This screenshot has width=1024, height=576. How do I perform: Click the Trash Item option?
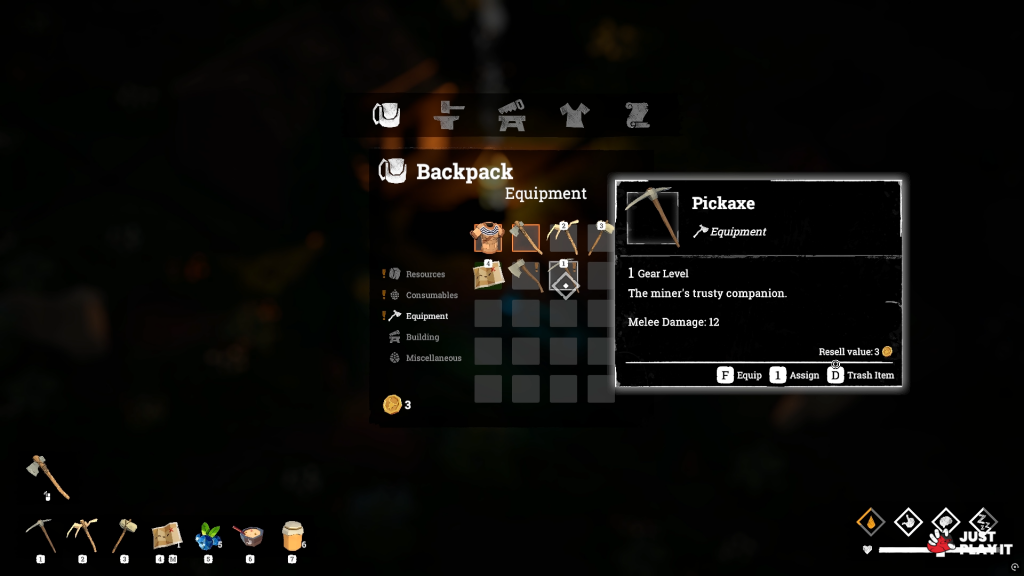(862, 376)
